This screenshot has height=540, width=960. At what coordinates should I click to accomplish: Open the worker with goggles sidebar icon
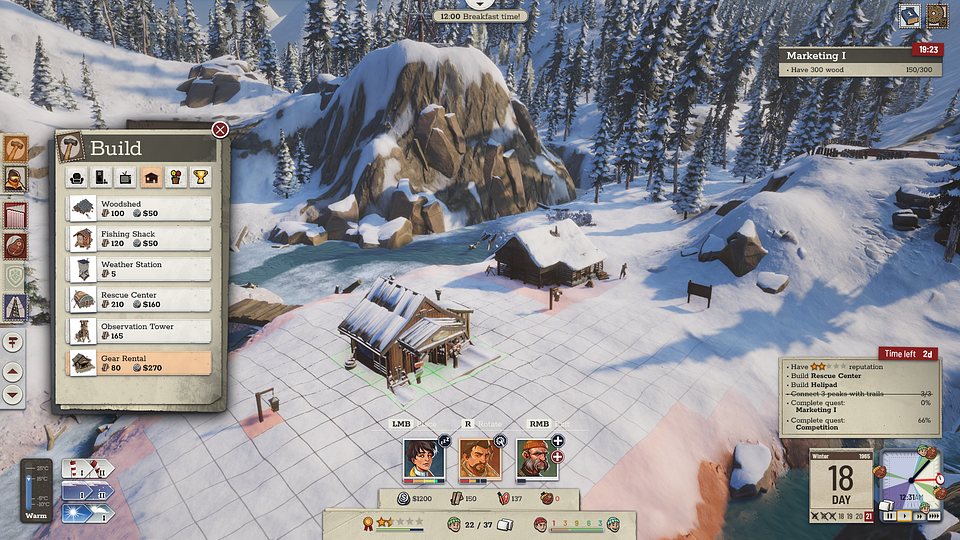point(15,180)
